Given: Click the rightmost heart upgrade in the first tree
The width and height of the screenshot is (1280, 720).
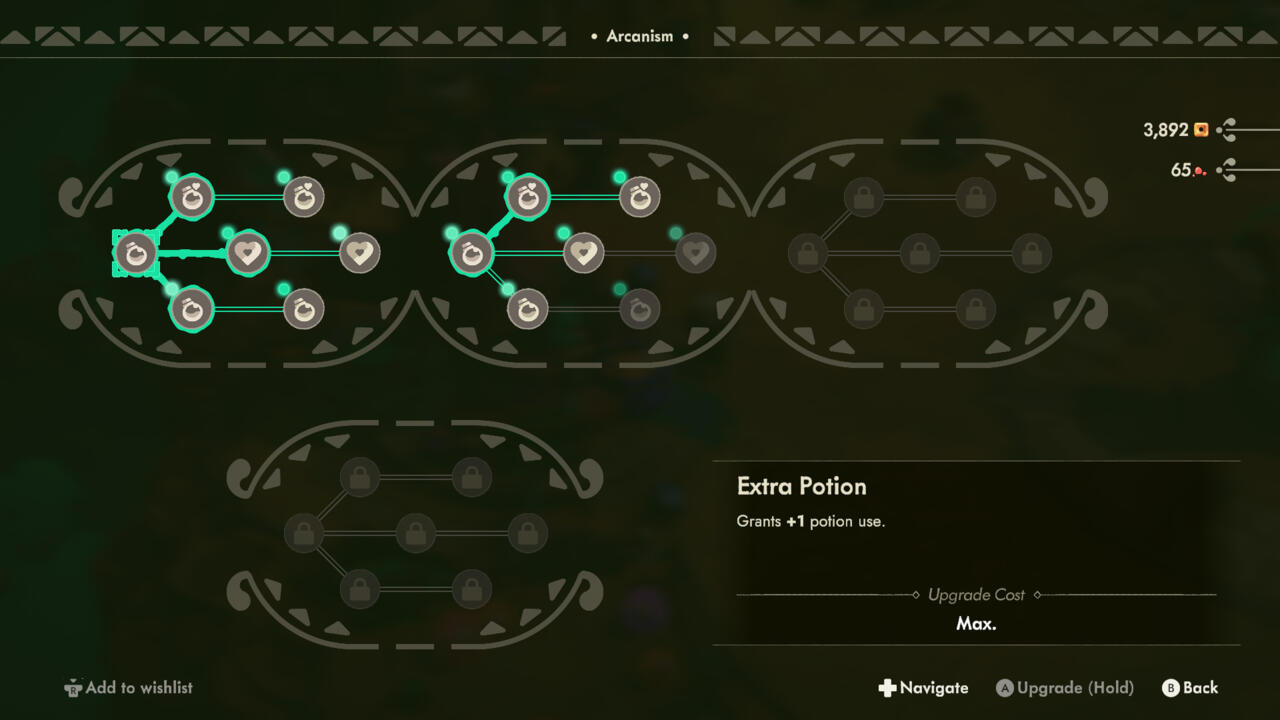Looking at the screenshot, I should 360,253.
